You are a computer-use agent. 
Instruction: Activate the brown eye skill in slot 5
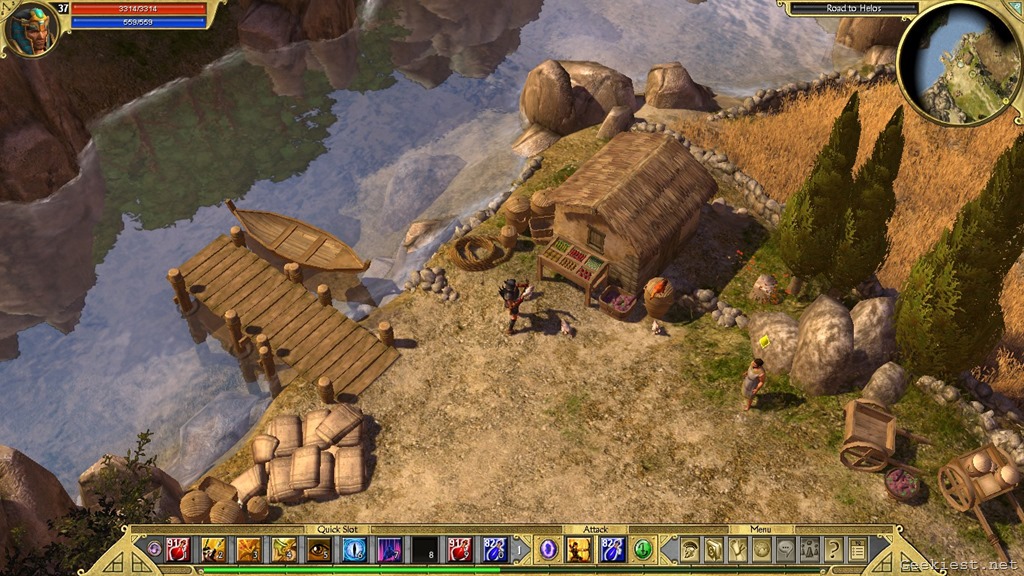pos(319,549)
